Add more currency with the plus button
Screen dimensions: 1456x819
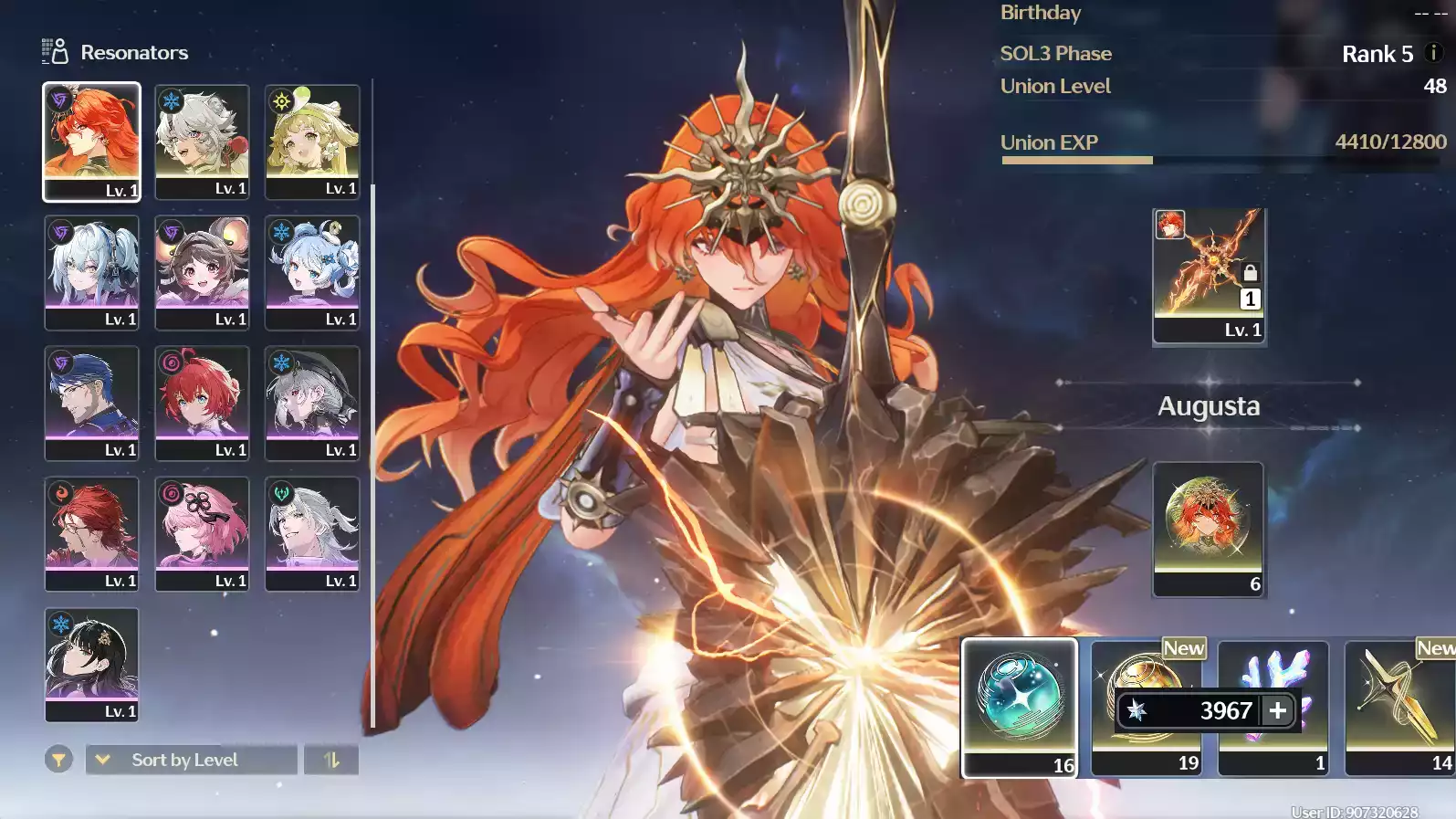click(x=1278, y=710)
